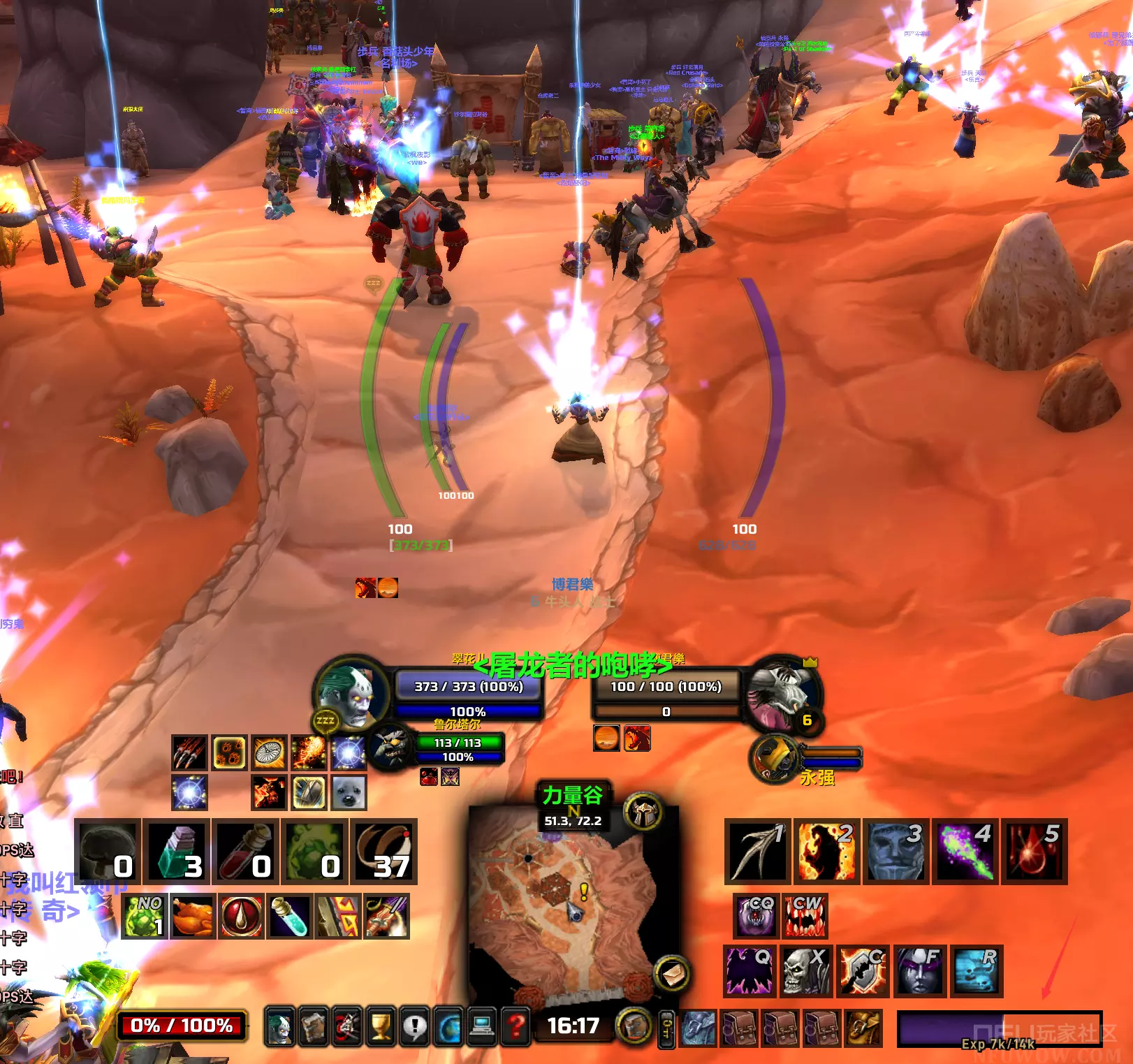Open the character info micro button
The image size is (1133, 1064).
point(279,1026)
